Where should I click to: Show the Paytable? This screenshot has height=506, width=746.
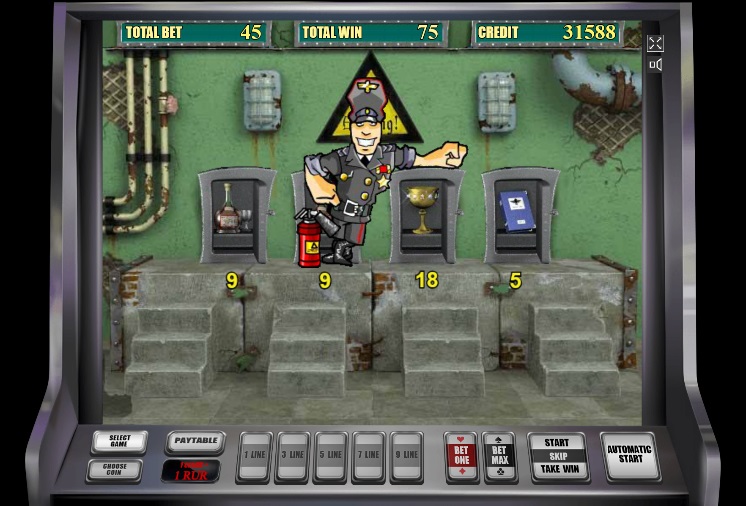tap(194, 440)
